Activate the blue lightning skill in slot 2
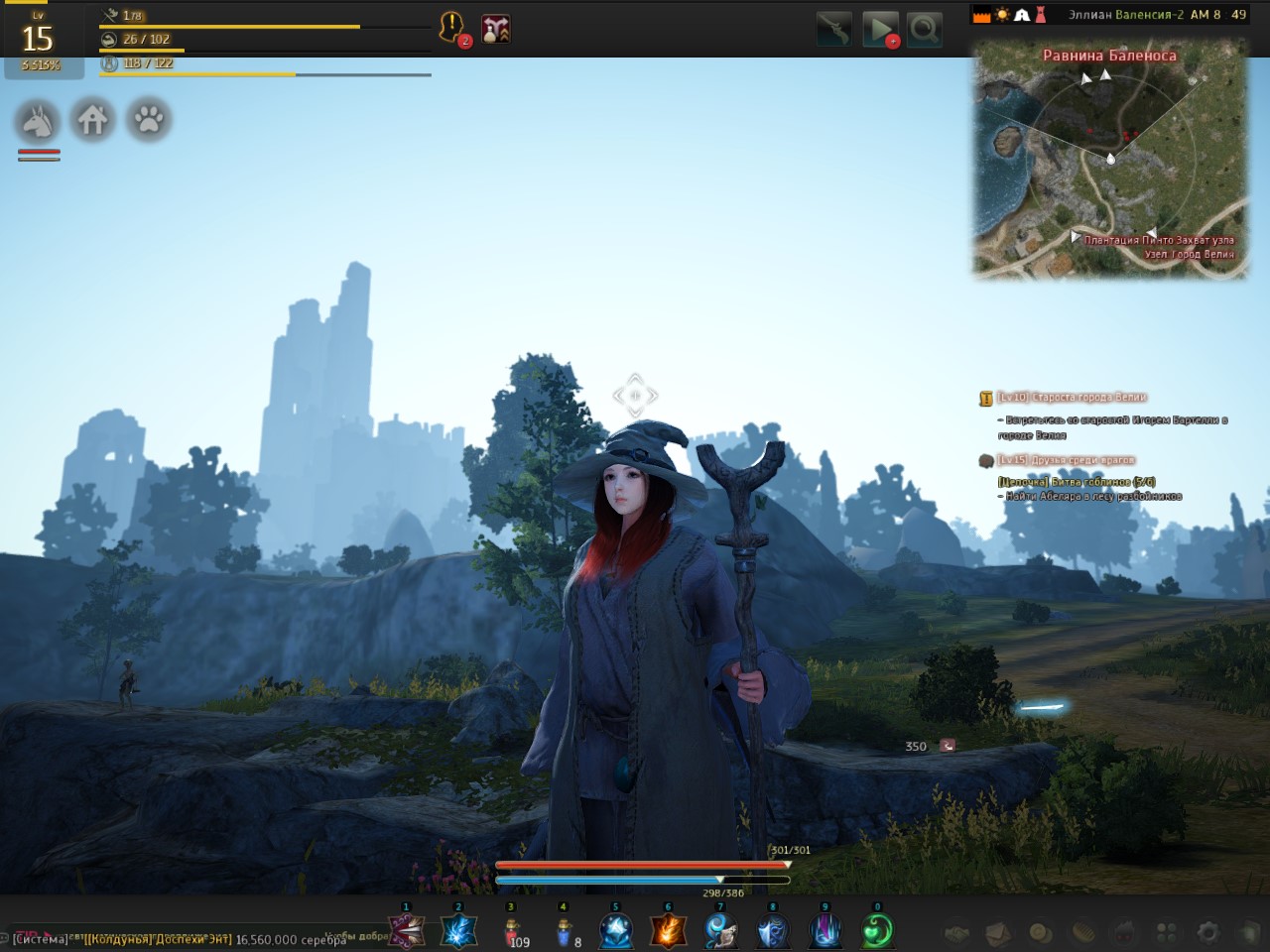 point(458,931)
